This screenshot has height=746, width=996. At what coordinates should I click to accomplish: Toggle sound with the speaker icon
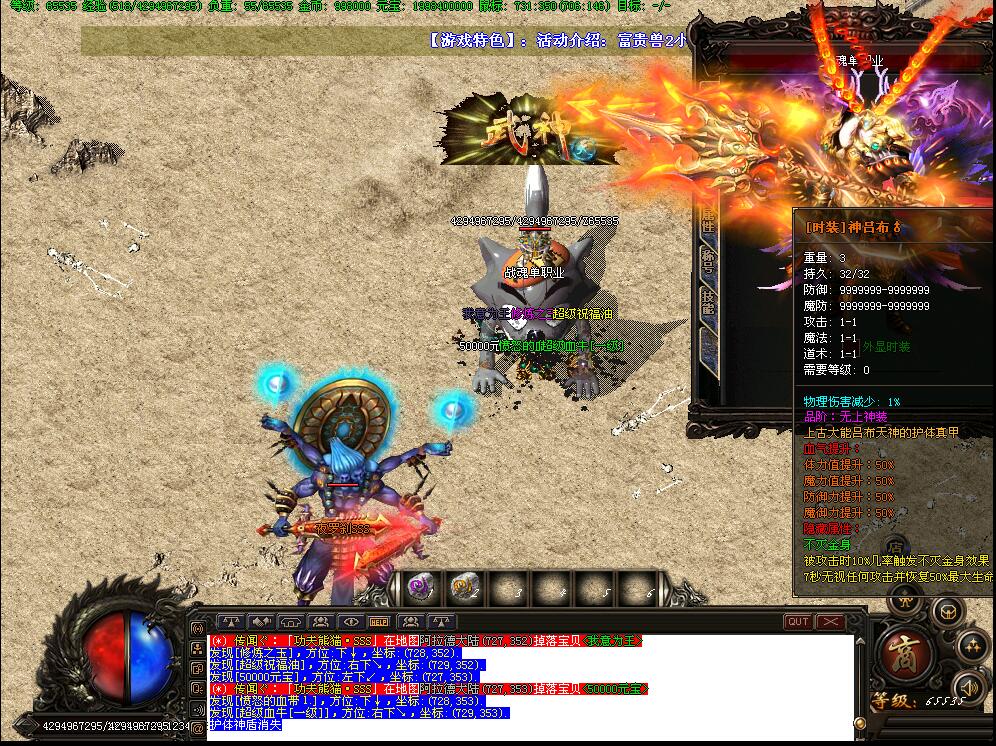point(967,686)
